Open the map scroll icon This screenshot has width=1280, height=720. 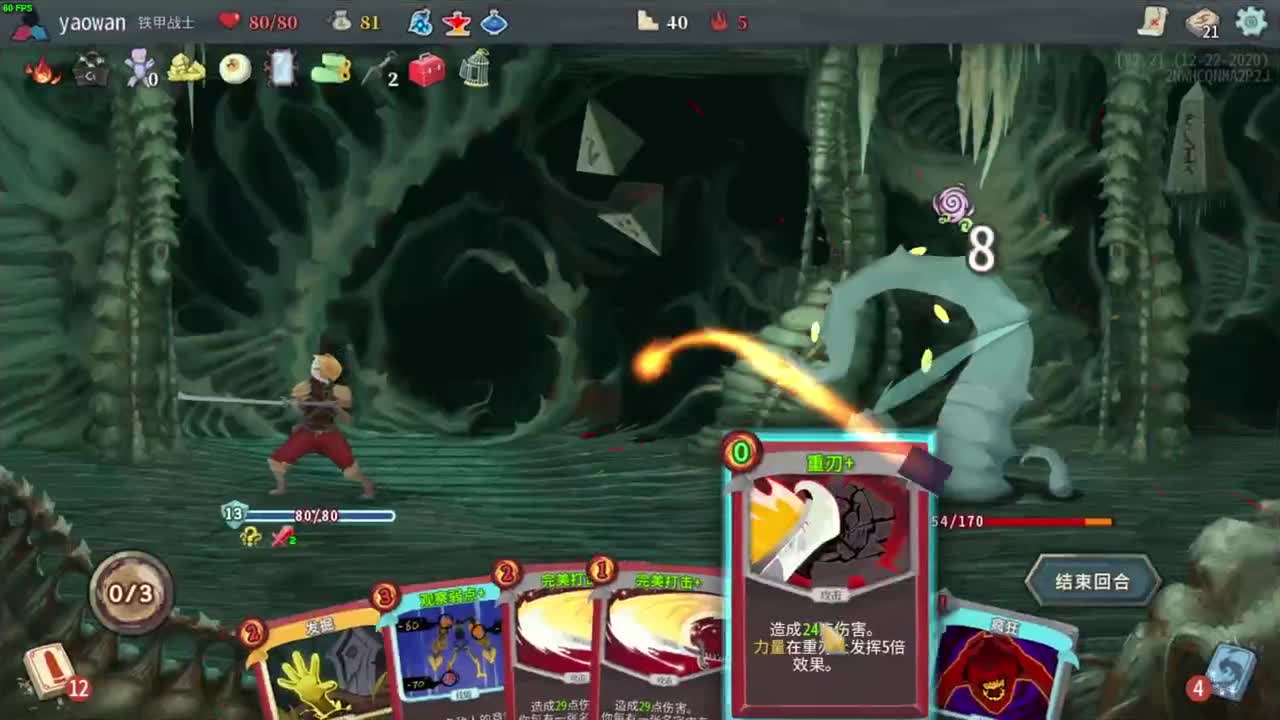coord(1153,21)
